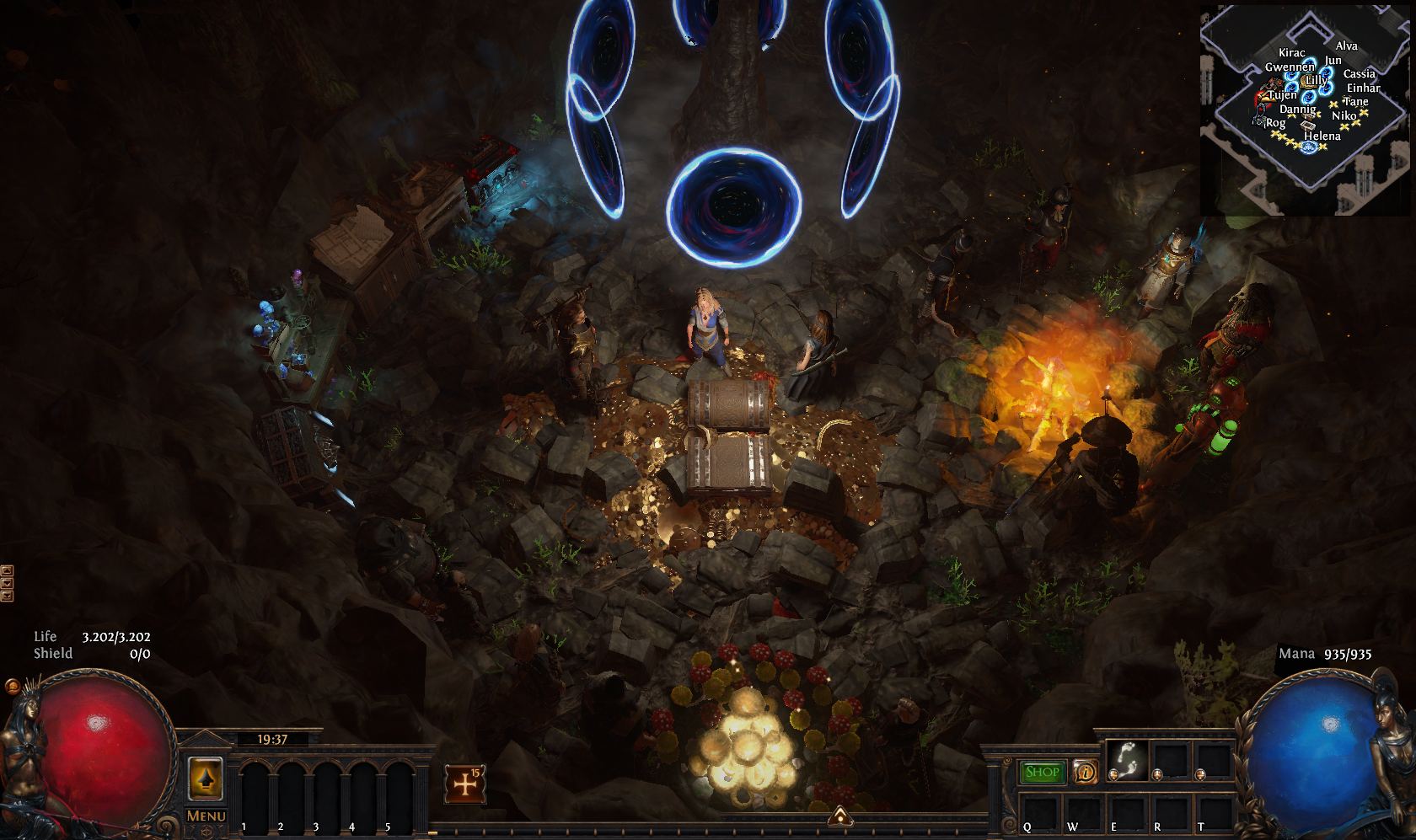Image resolution: width=1416 pixels, height=840 pixels.
Task: Click the golden level-up arrow button
Action: pyautogui.click(x=205, y=778)
